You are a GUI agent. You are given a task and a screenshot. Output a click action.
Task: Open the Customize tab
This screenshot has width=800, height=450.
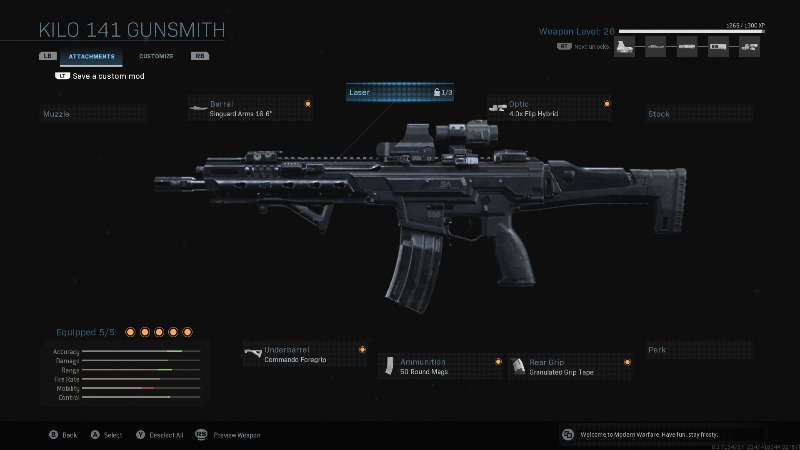pos(156,56)
